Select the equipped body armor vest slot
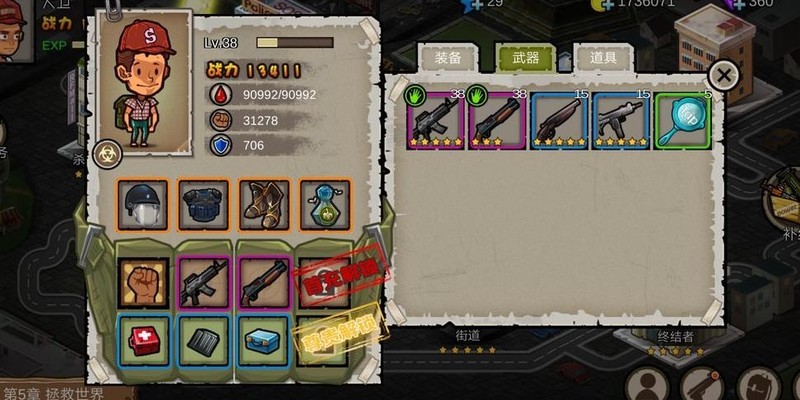 click(x=203, y=205)
